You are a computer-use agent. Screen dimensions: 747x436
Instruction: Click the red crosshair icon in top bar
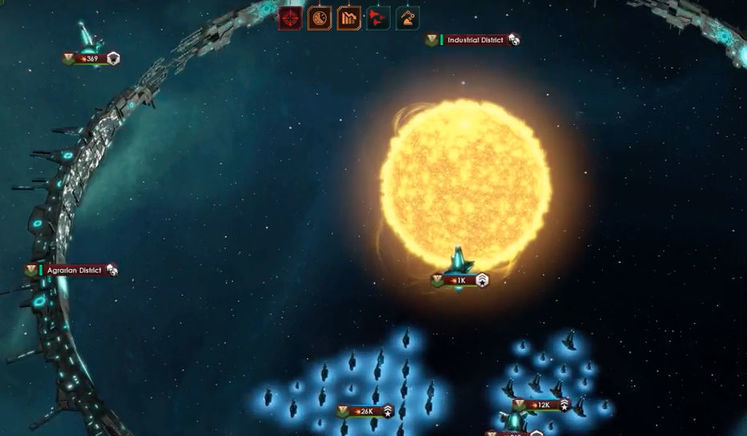[291, 18]
